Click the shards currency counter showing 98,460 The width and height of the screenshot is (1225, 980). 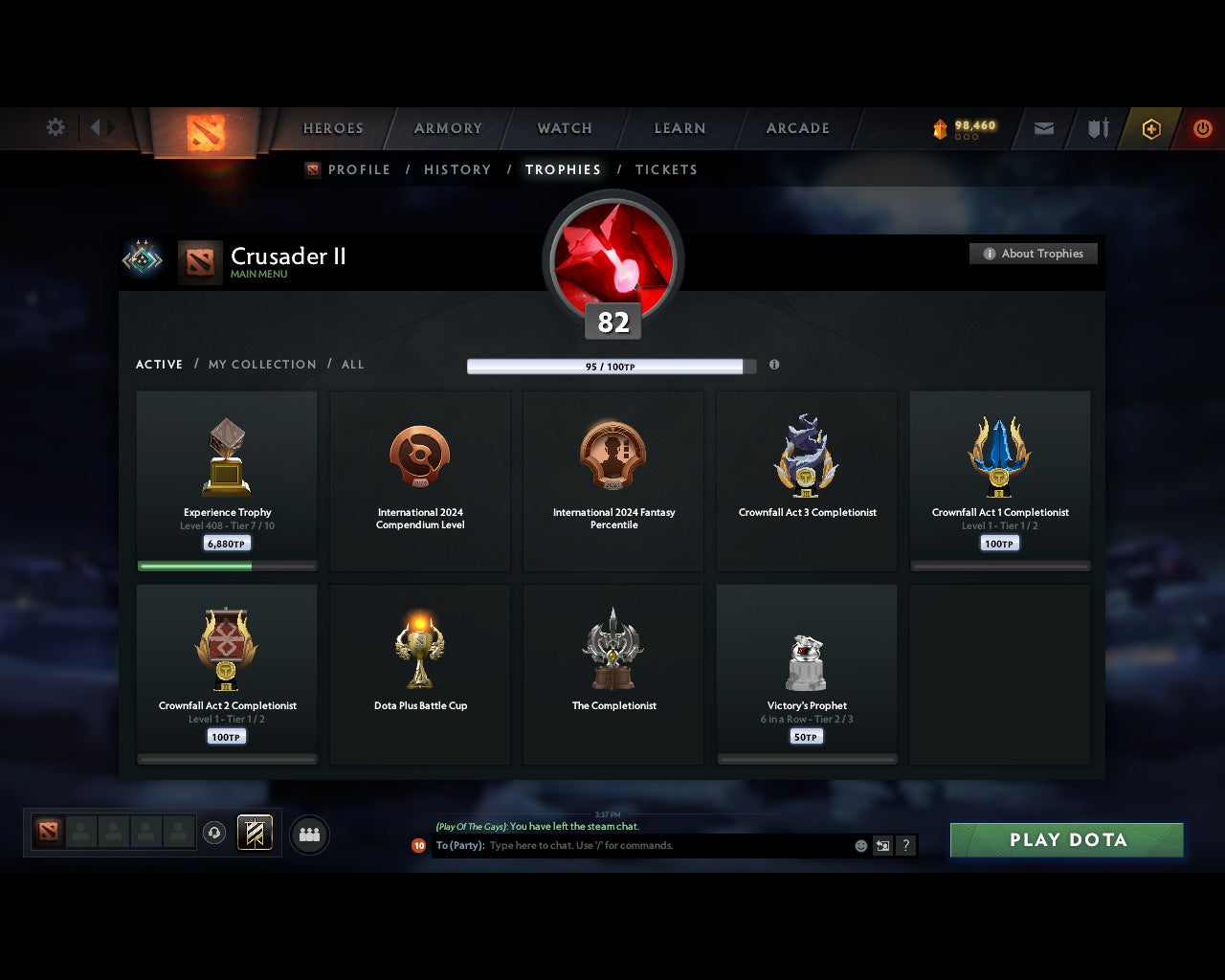pos(966,125)
